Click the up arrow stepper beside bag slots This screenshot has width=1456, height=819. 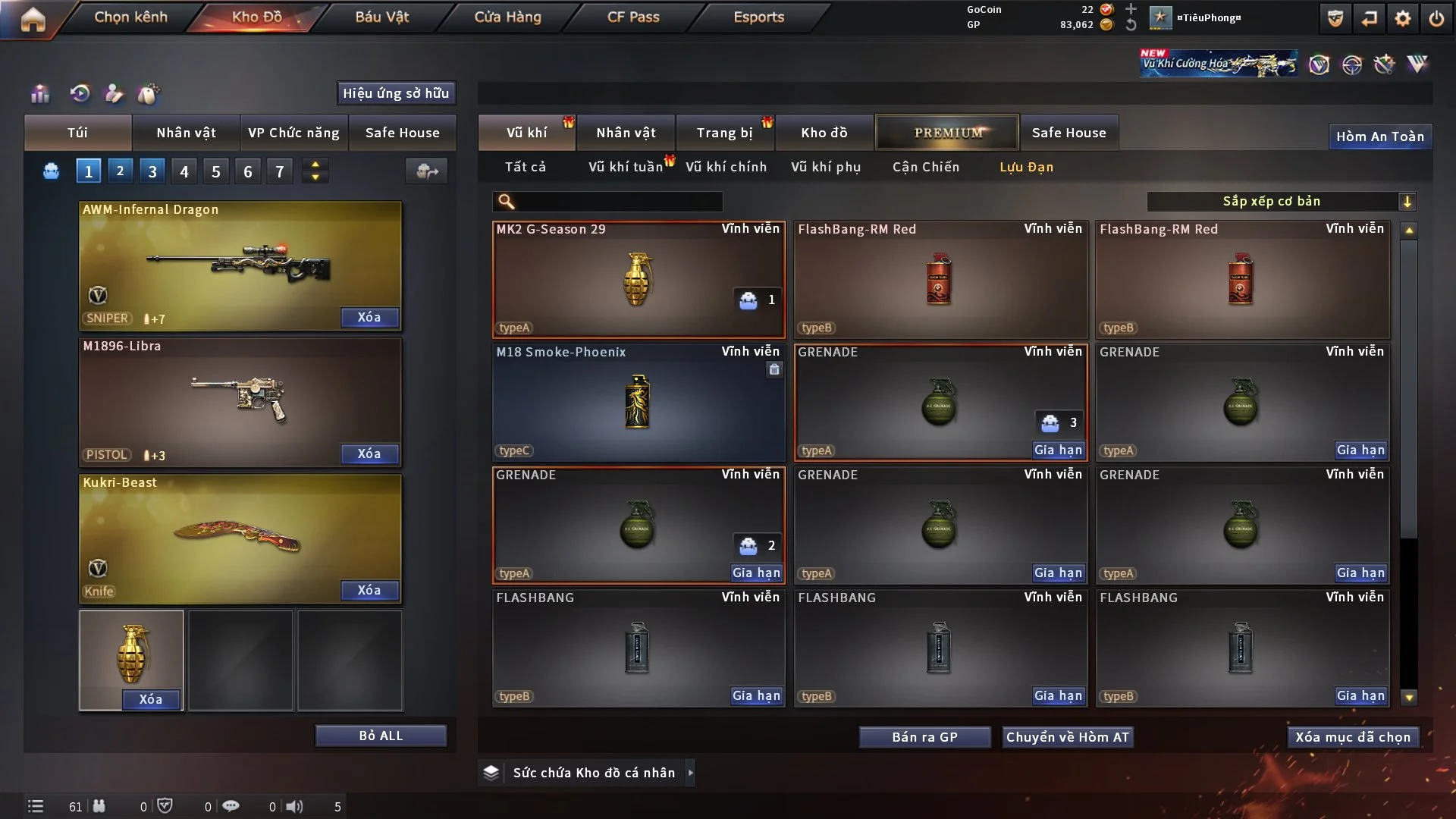pos(315,165)
